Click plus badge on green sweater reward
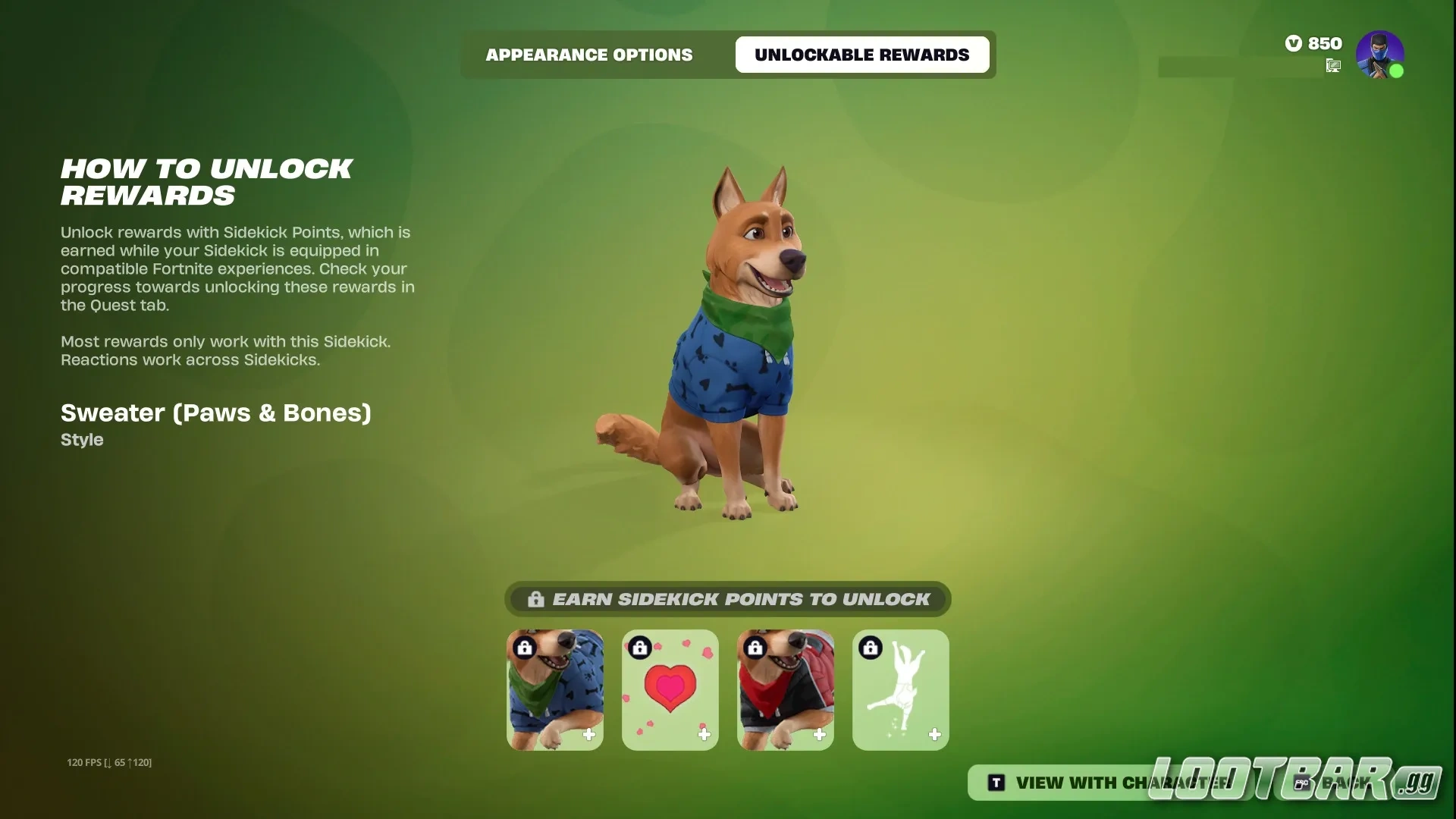This screenshot has width=1456, height=819. pyautogui.click(x=589, y=734)
